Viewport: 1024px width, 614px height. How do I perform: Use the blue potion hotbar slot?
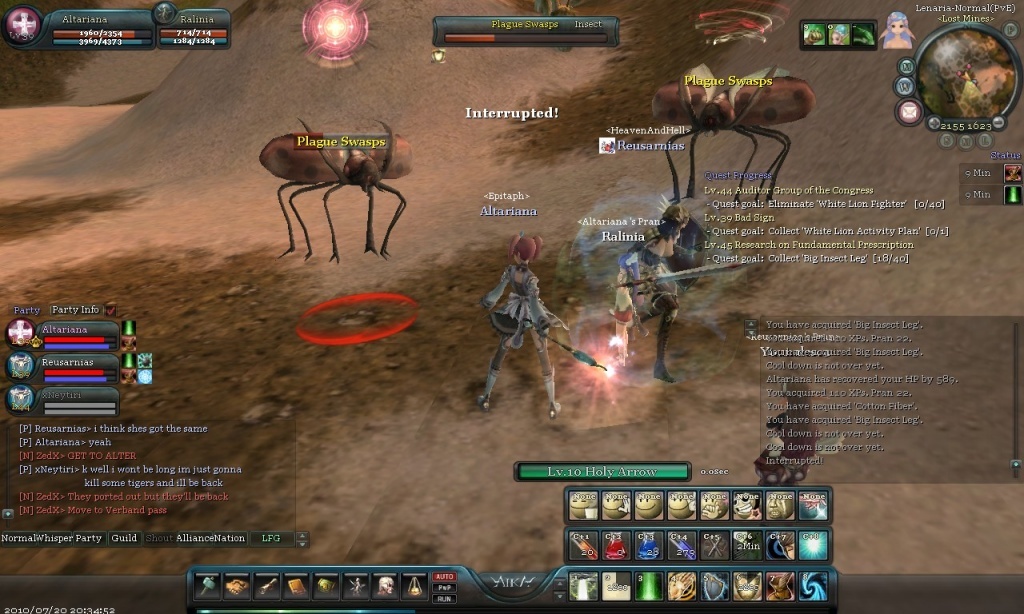tap(647, 544)
